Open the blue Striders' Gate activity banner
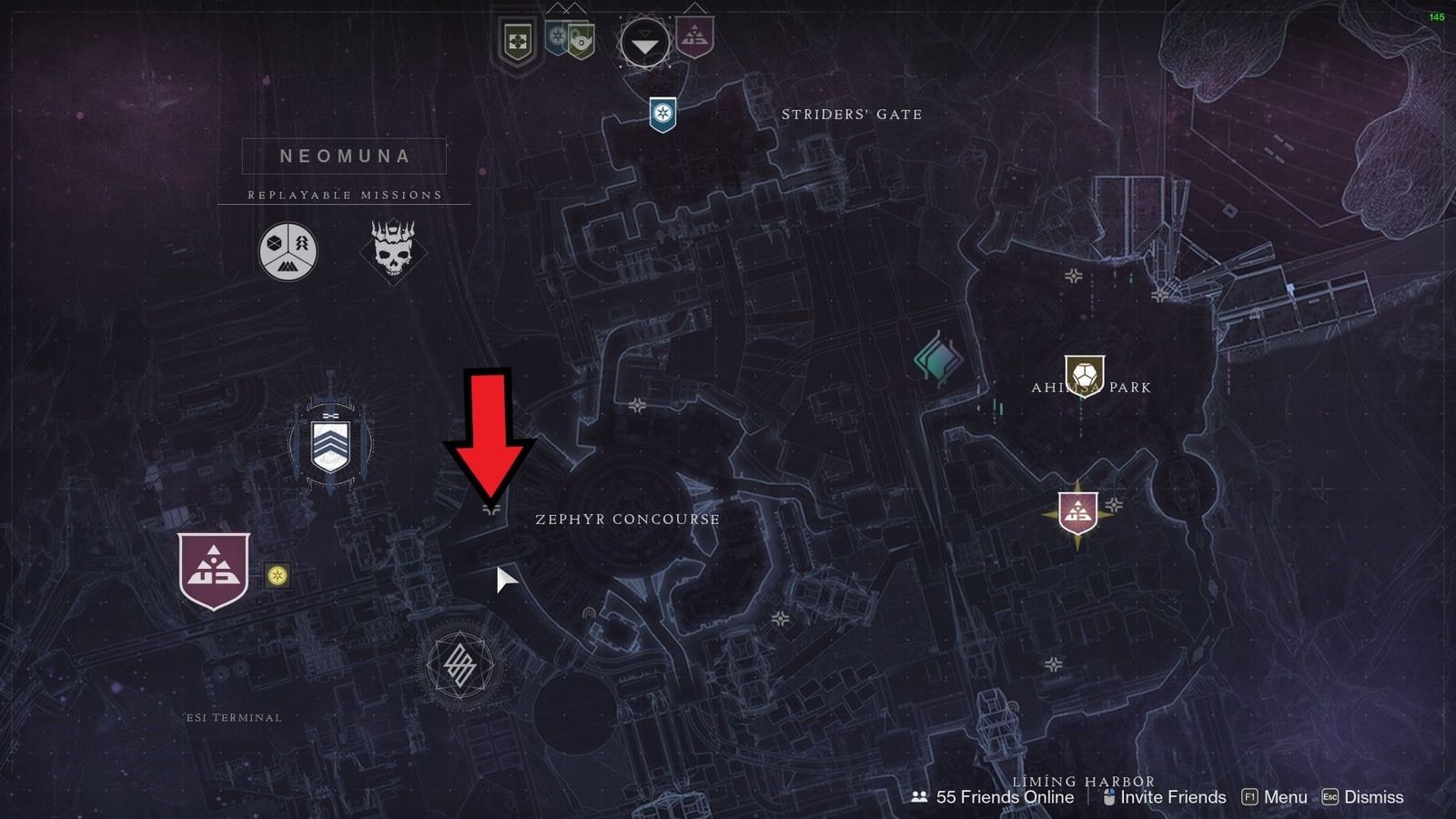 tap(663, 113)
